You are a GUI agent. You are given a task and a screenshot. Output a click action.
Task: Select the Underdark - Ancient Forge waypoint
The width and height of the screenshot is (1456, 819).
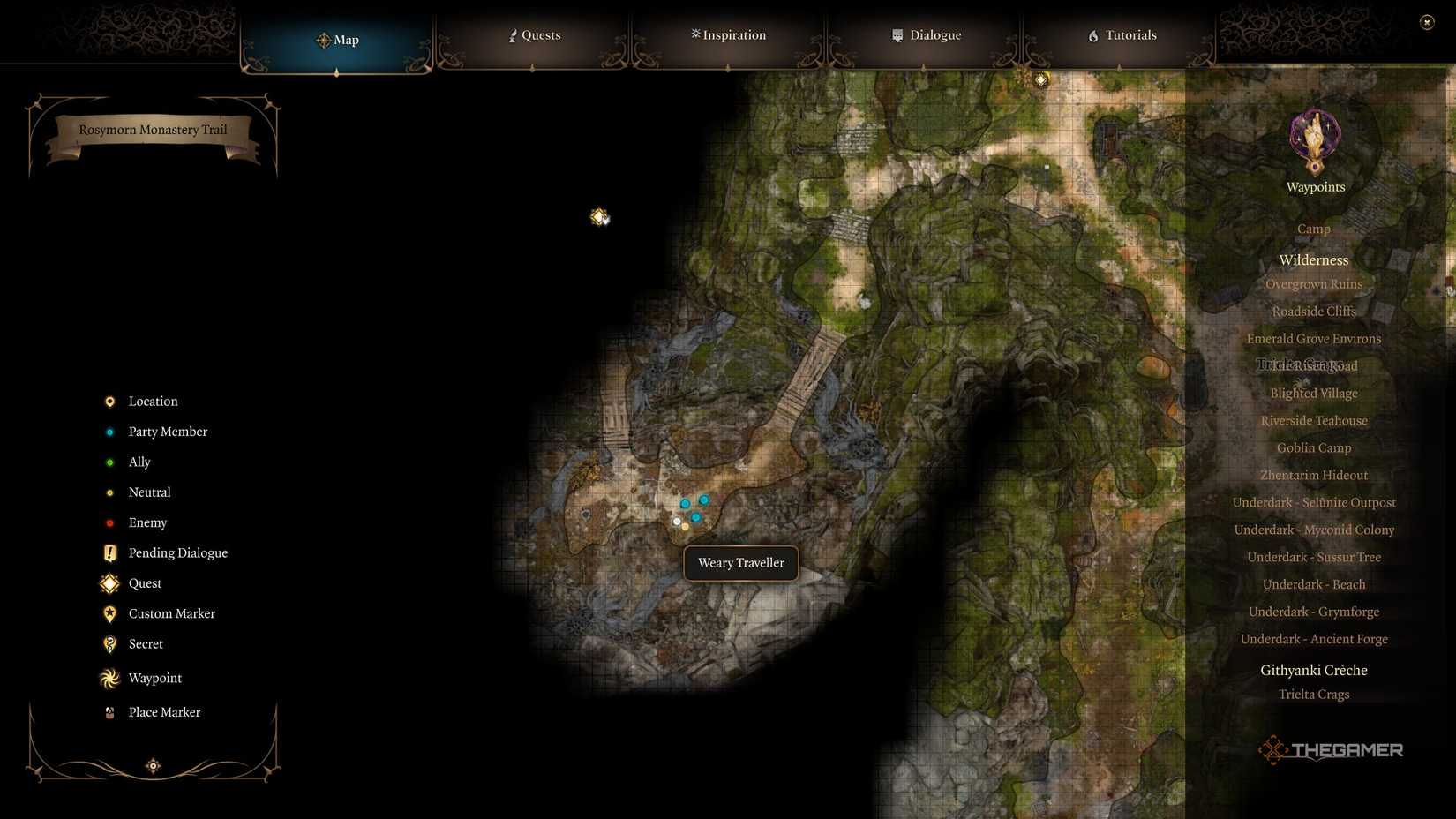(1313, 638)
